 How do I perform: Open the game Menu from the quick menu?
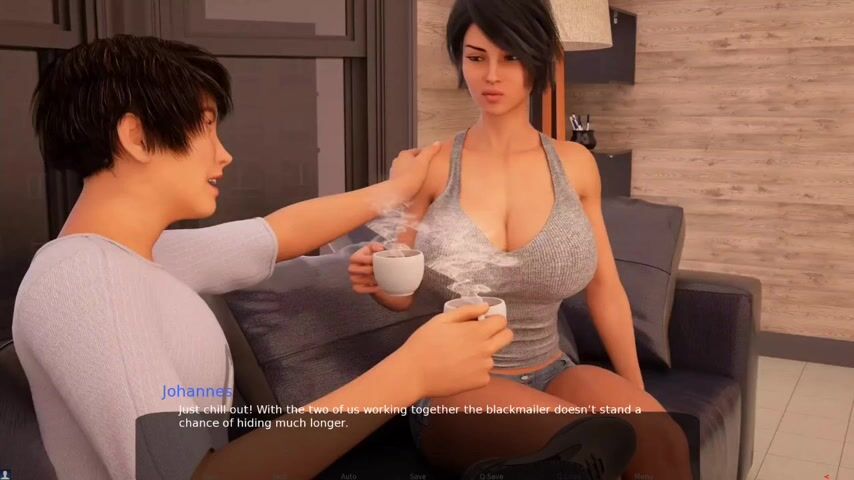coord(643,476)
